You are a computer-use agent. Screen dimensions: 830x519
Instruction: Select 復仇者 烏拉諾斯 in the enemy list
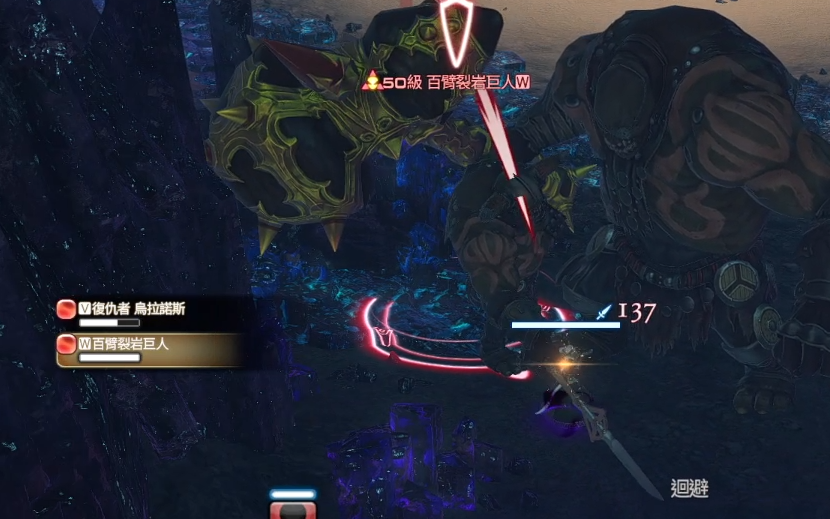(133, 310)
